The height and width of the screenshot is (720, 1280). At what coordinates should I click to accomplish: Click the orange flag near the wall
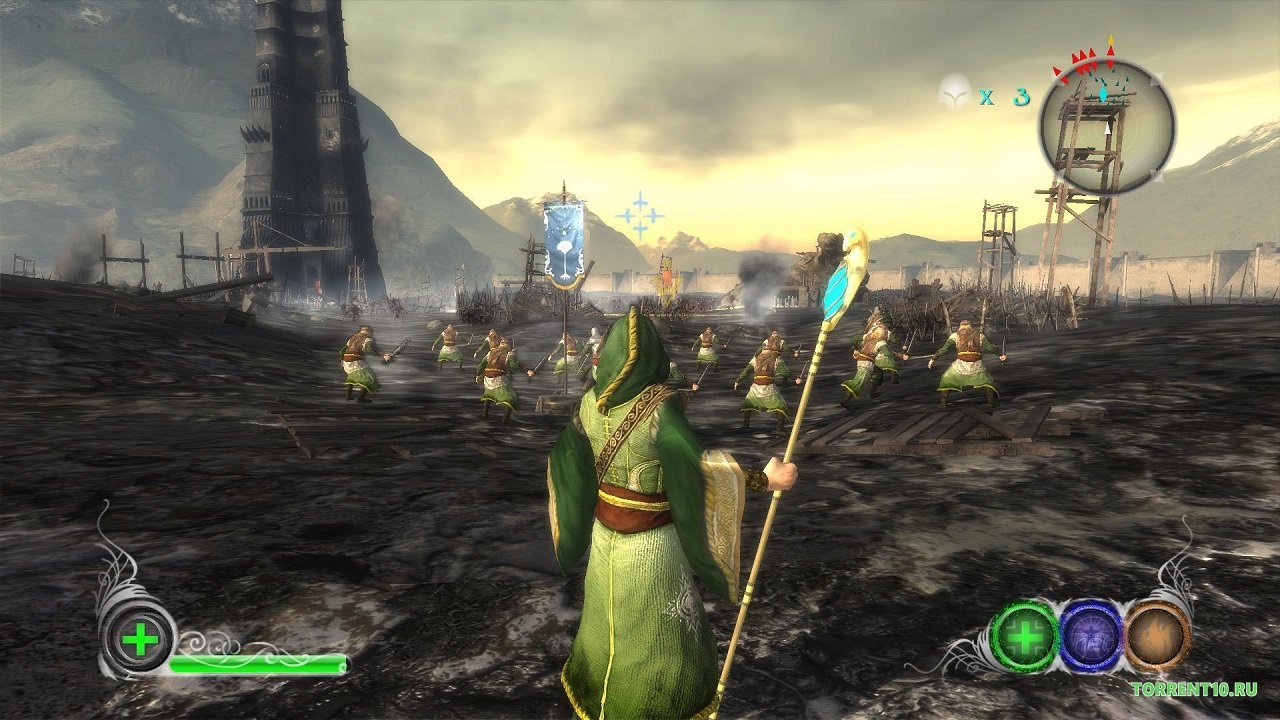(x=667, y=276)
